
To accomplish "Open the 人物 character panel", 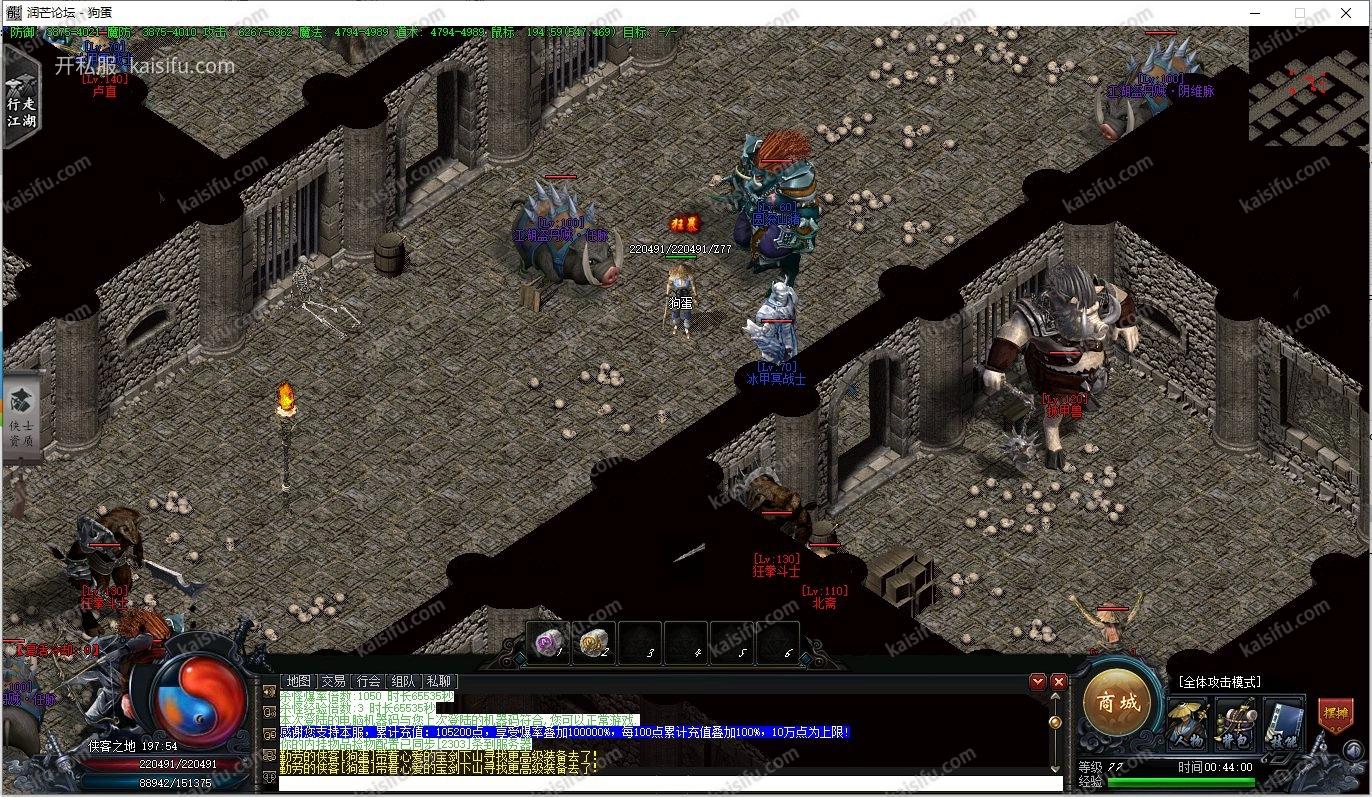I will [1188, 724].
